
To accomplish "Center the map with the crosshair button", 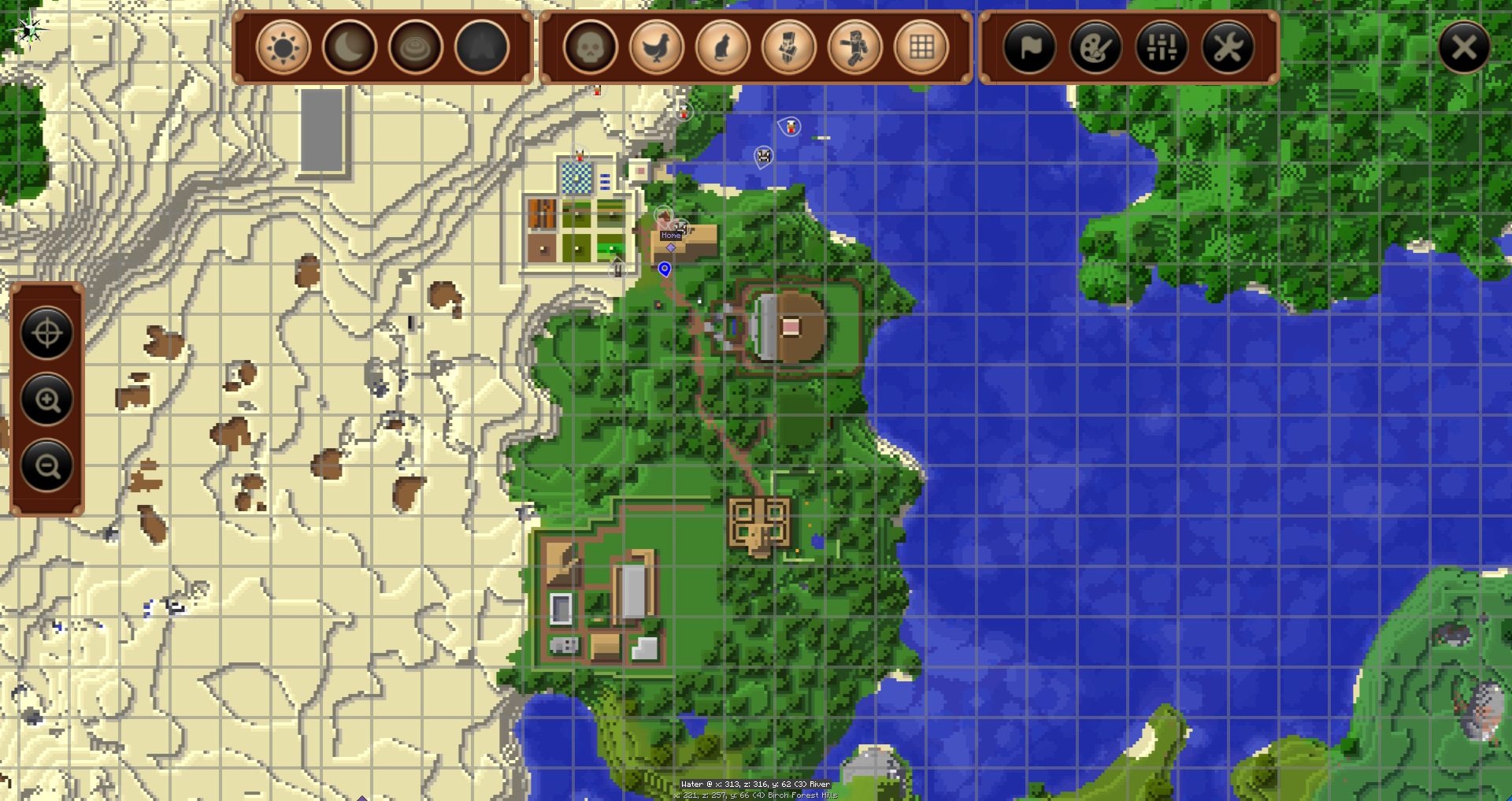I will [x=47, y=334].
